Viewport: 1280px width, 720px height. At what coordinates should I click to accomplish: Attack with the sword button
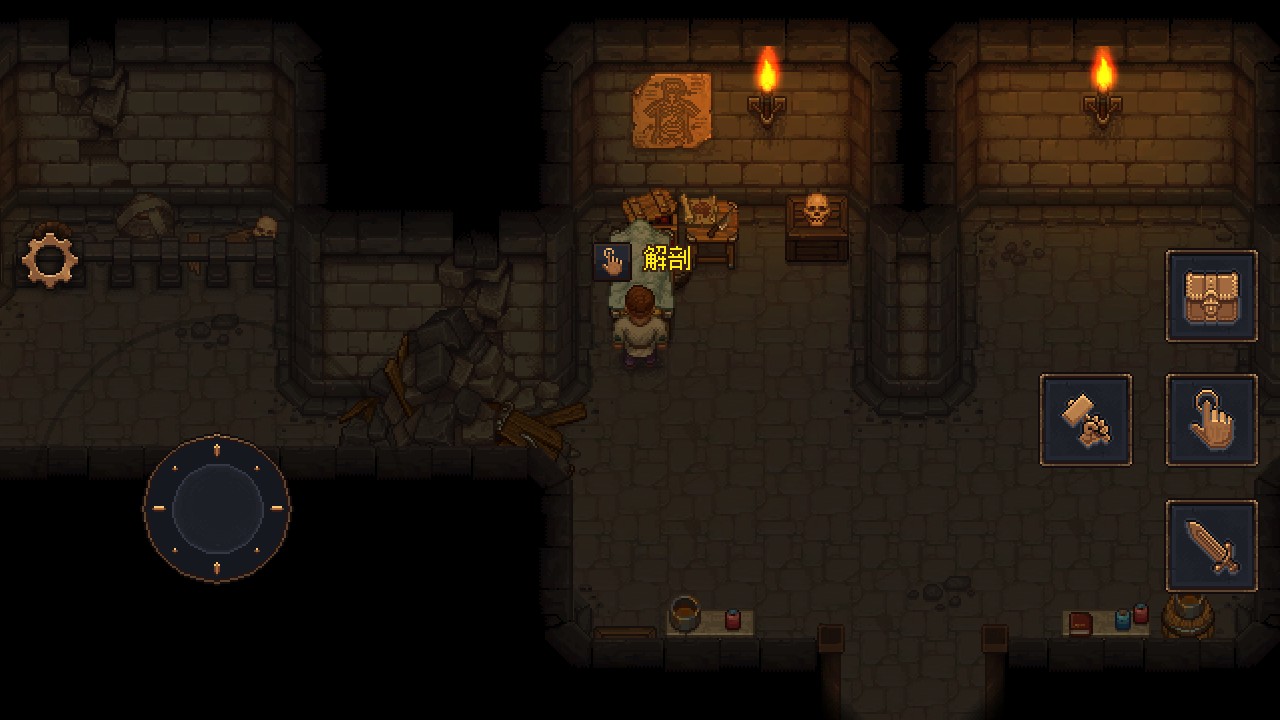point(1211,546)
